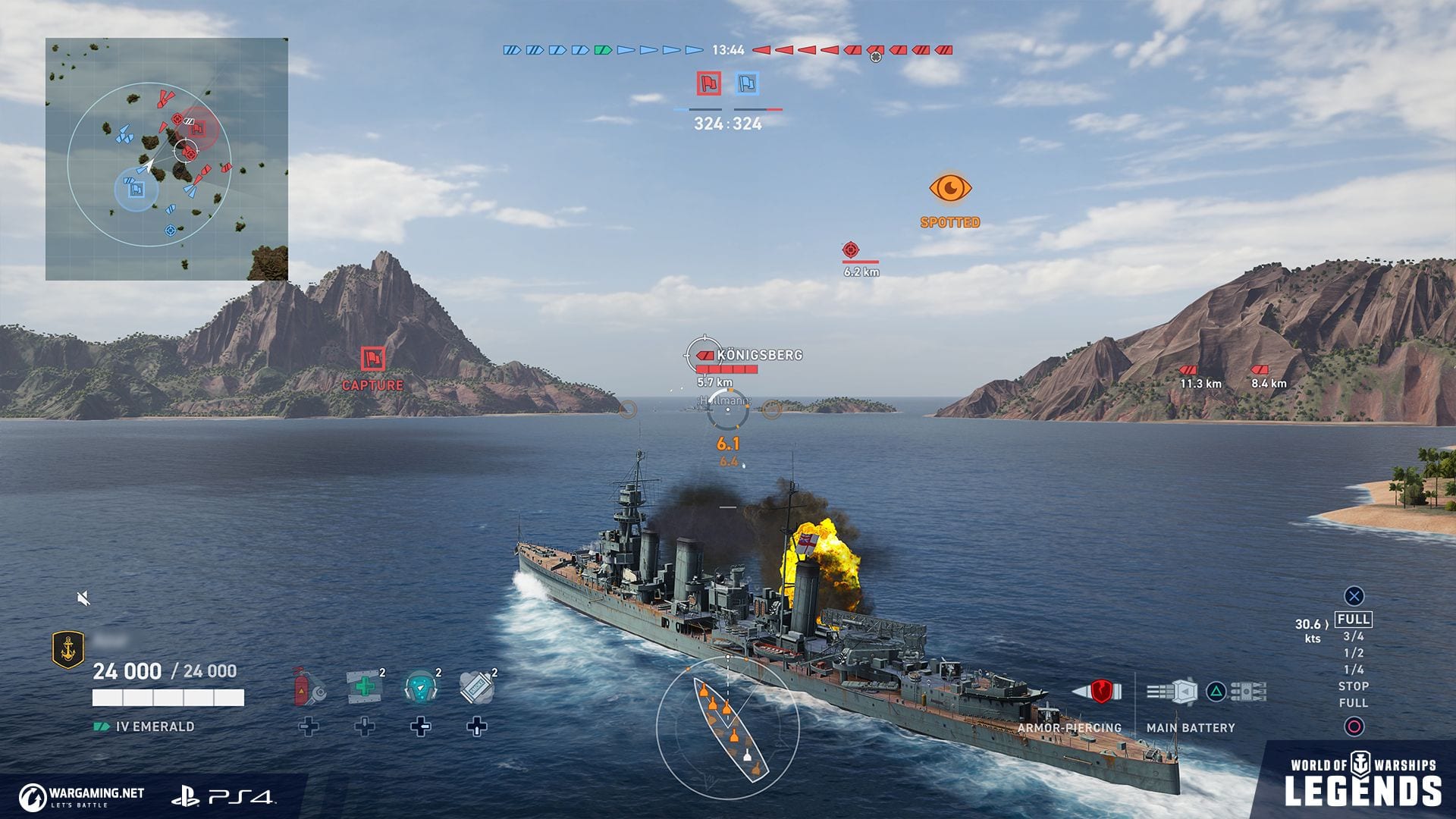The image size is (1456, 819).
Task: Select the Armor-Piercing shell type
Action: [x=1096, y=692]
